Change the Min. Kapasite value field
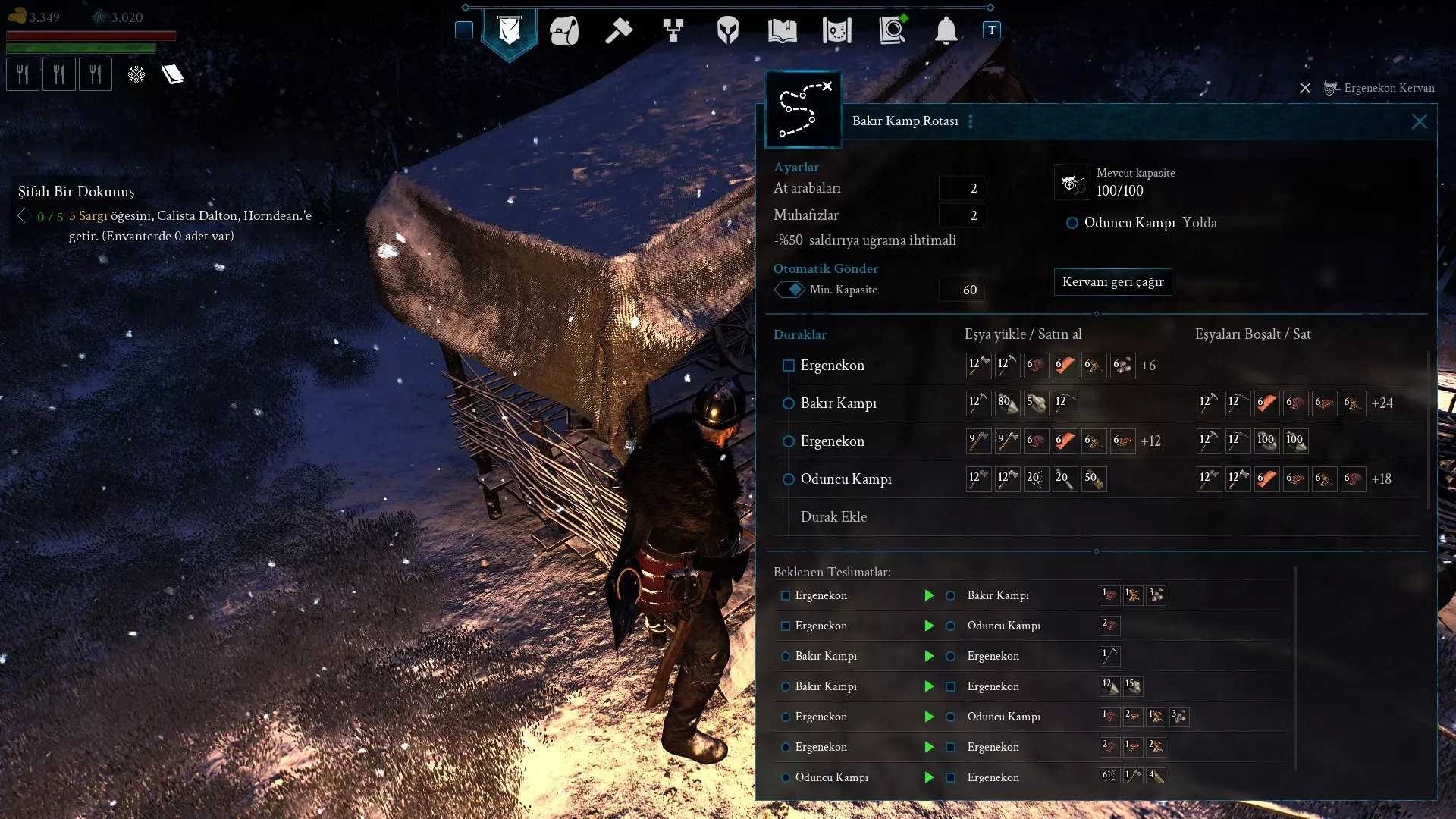The width and height of the screenshot is (1456, 819). coord(961,290)
